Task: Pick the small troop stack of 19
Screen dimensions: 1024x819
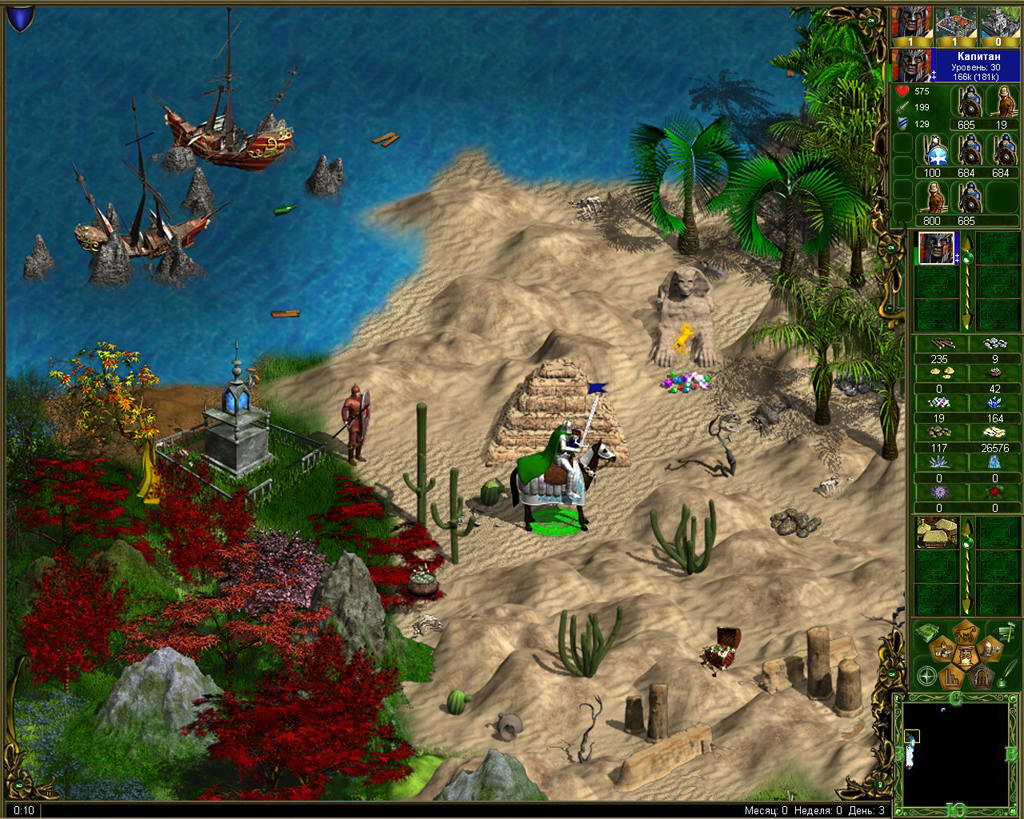Action: [x=1002, y=103]
